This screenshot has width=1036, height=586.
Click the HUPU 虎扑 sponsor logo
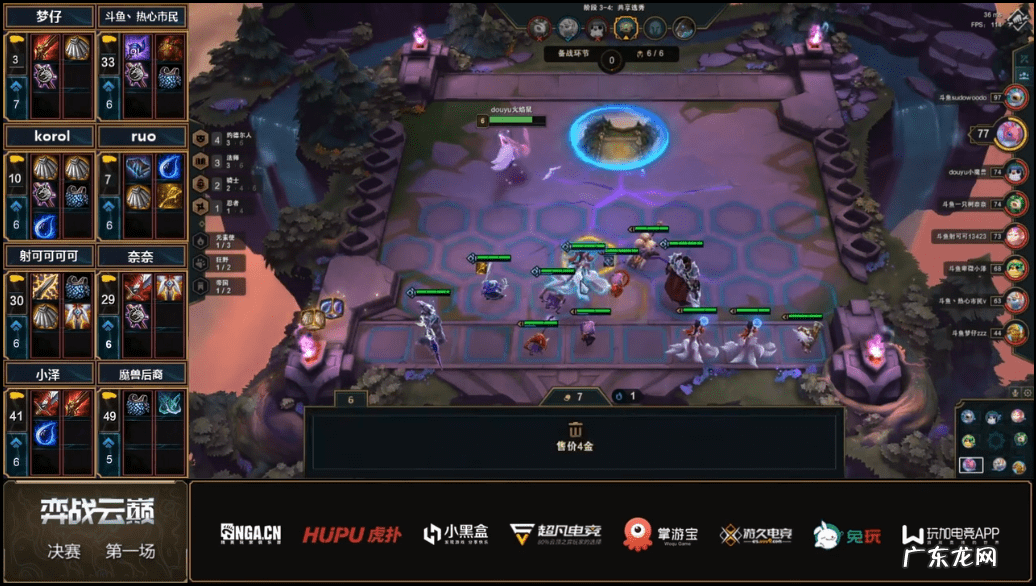coord(352,534)
